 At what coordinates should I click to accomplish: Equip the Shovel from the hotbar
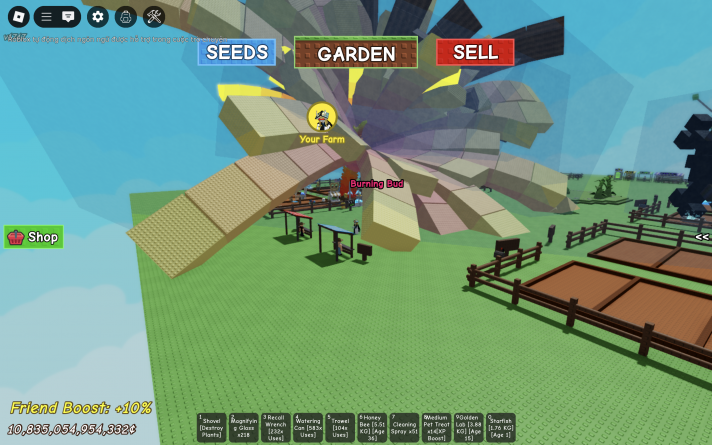pyautogui.click(x=212, y=427)
